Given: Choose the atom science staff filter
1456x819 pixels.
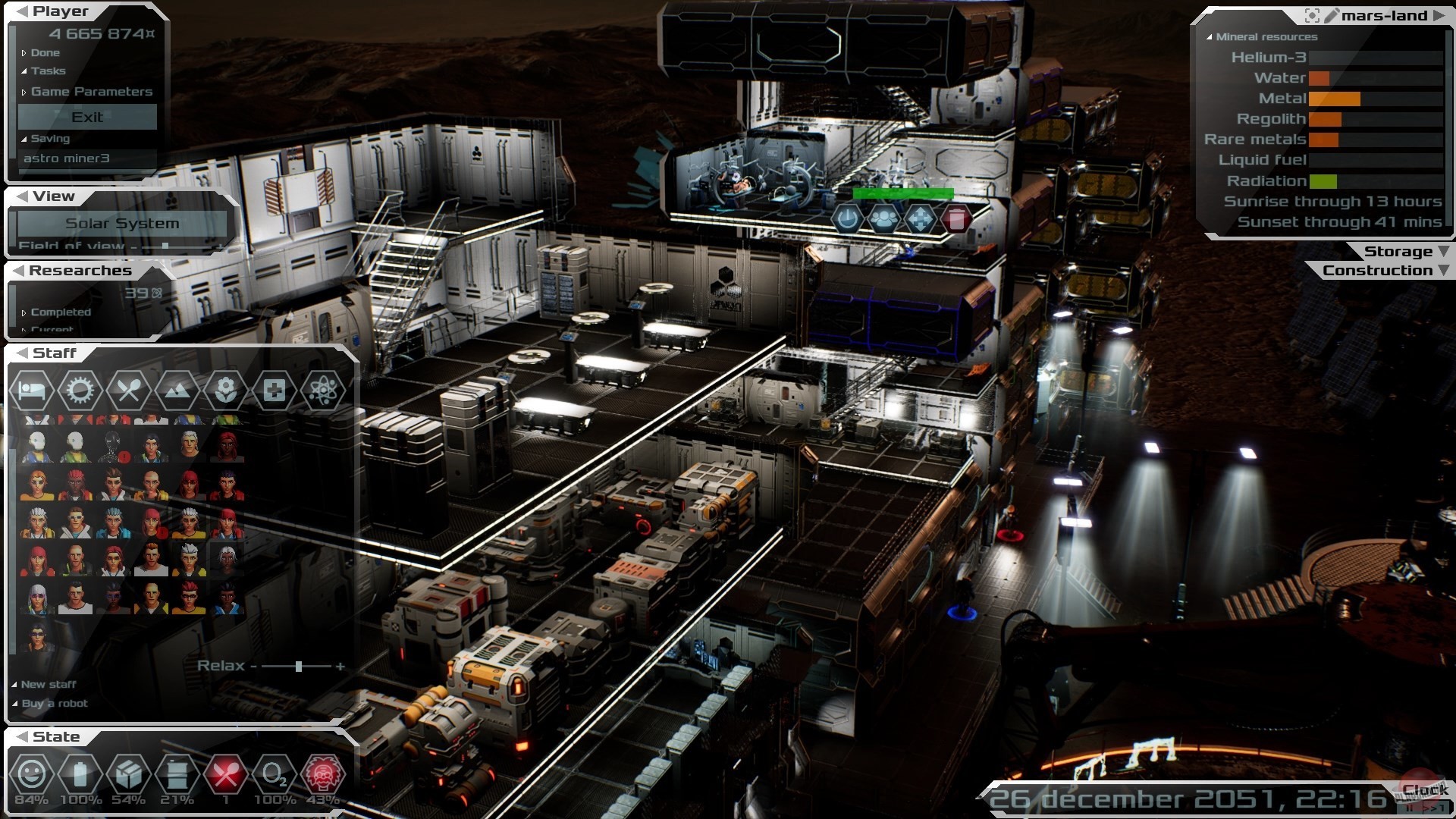Looking at the screenshot, I should tap(322, 391).
